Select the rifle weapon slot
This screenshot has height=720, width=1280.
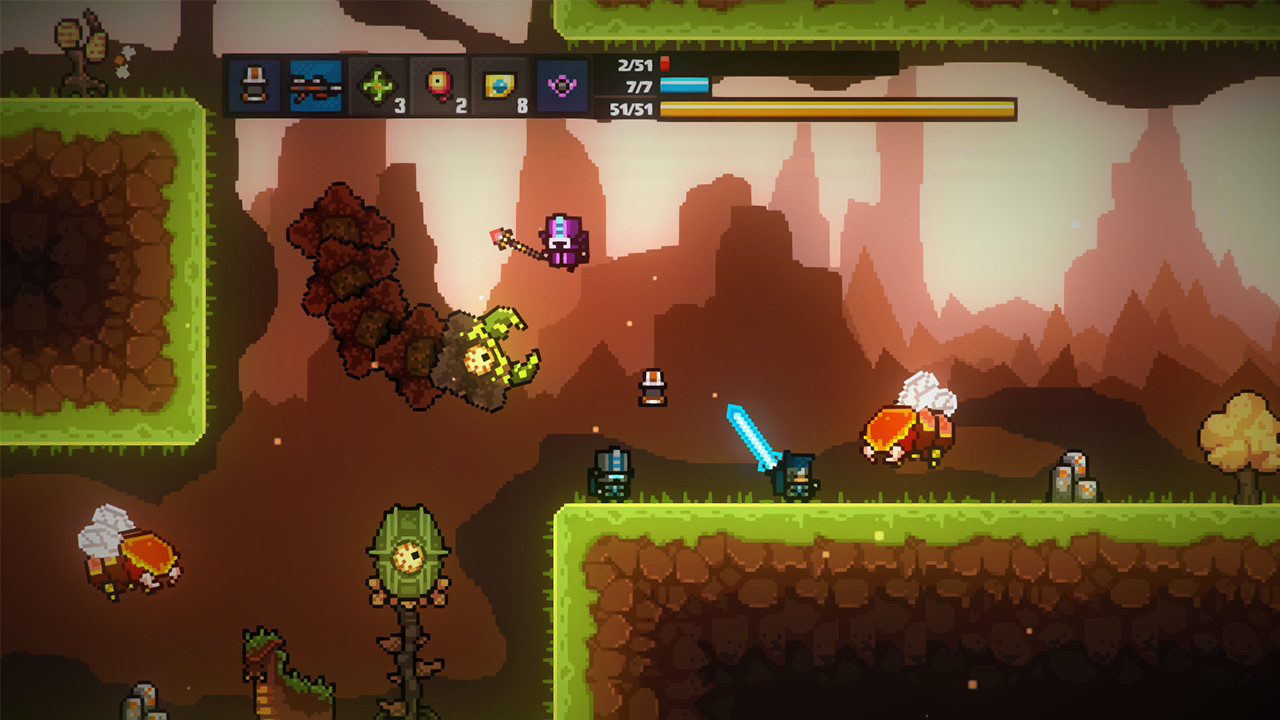tap(315, 86)
